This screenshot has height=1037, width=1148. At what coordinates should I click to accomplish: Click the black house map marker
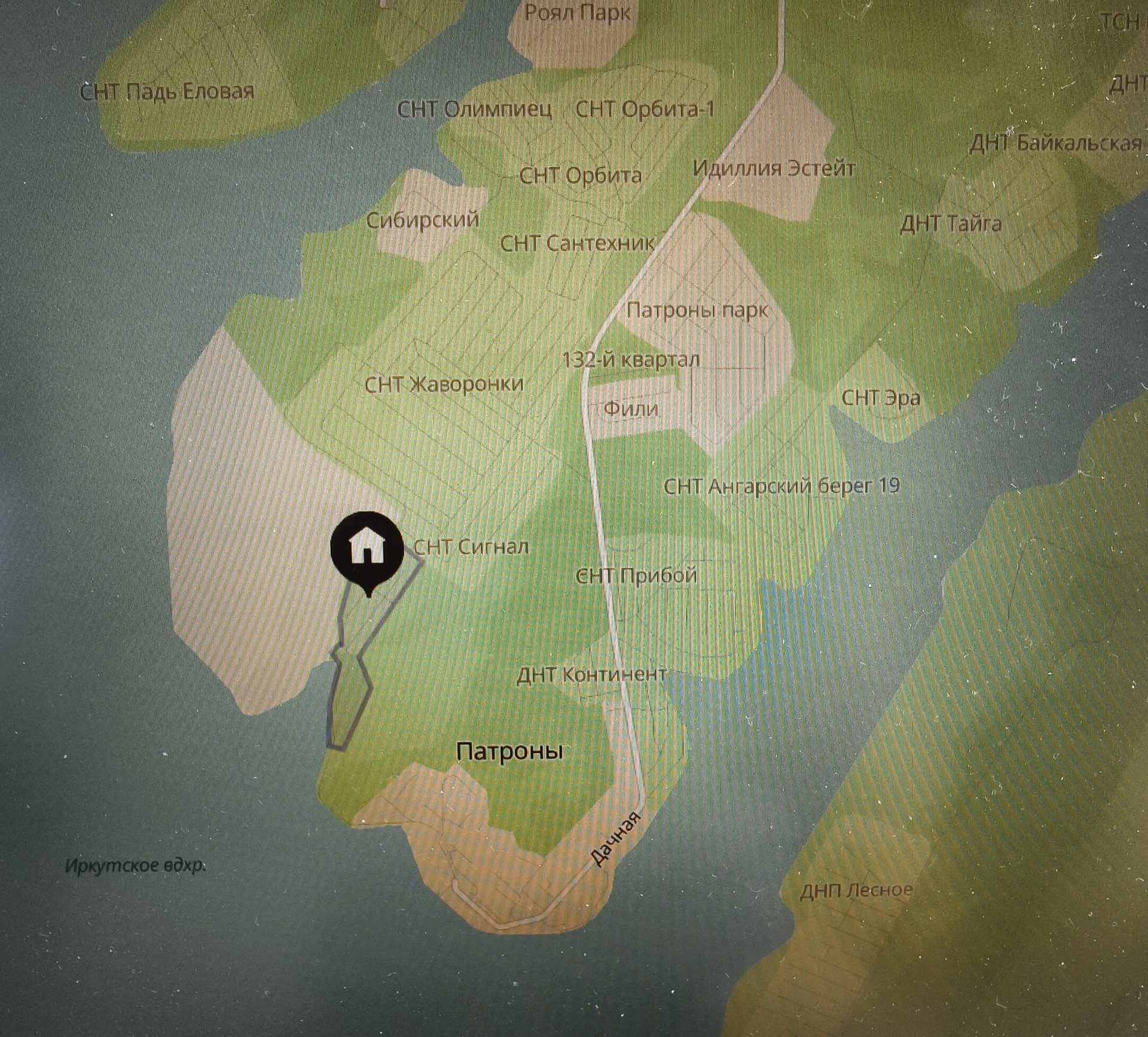pyautogui.click(x=367, y=549)
